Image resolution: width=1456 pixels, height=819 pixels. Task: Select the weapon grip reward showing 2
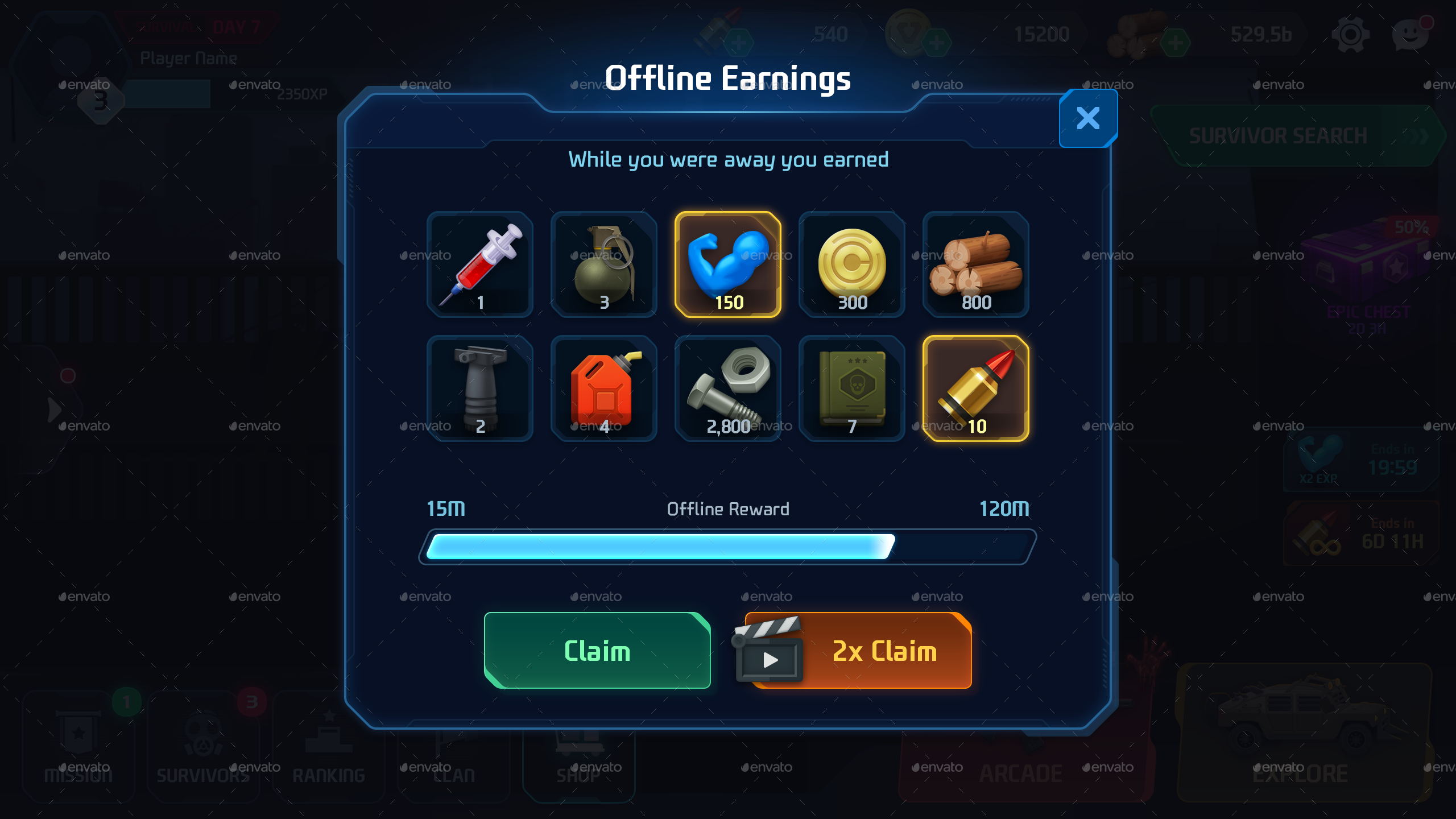pos(479,388)
